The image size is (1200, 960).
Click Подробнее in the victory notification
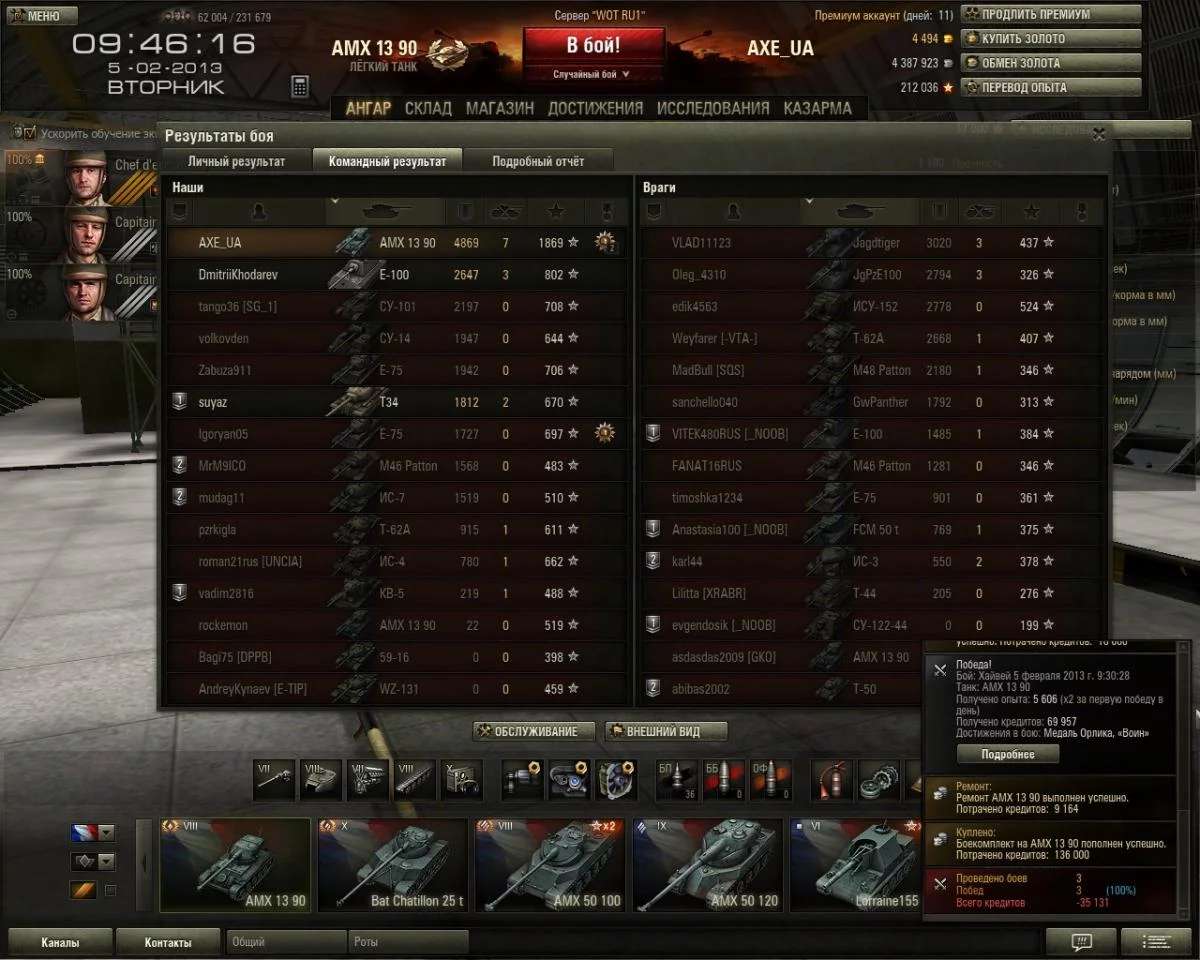click(x=1007, y=754)
